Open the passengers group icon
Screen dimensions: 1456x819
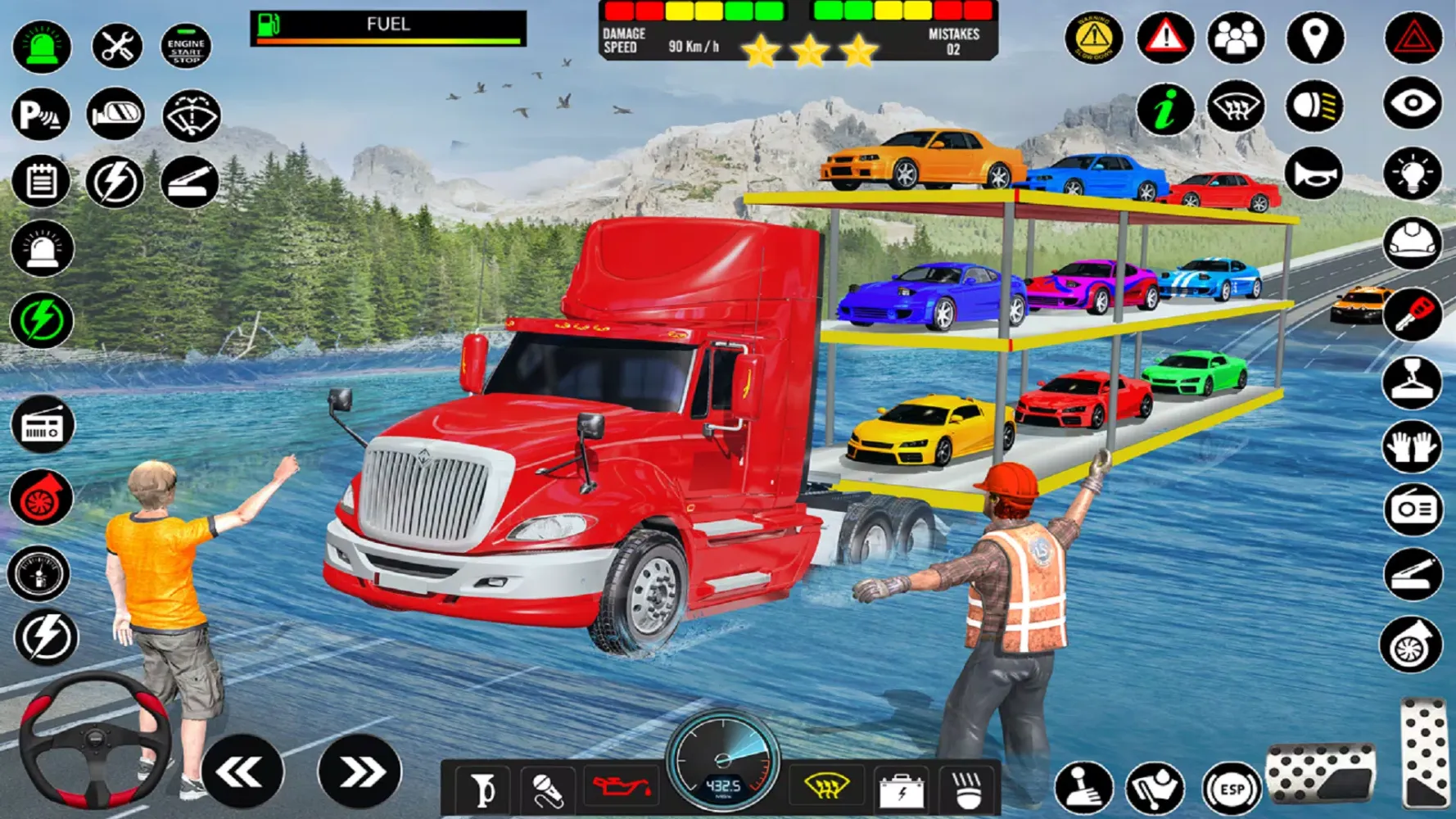[x=1237, y=38]
